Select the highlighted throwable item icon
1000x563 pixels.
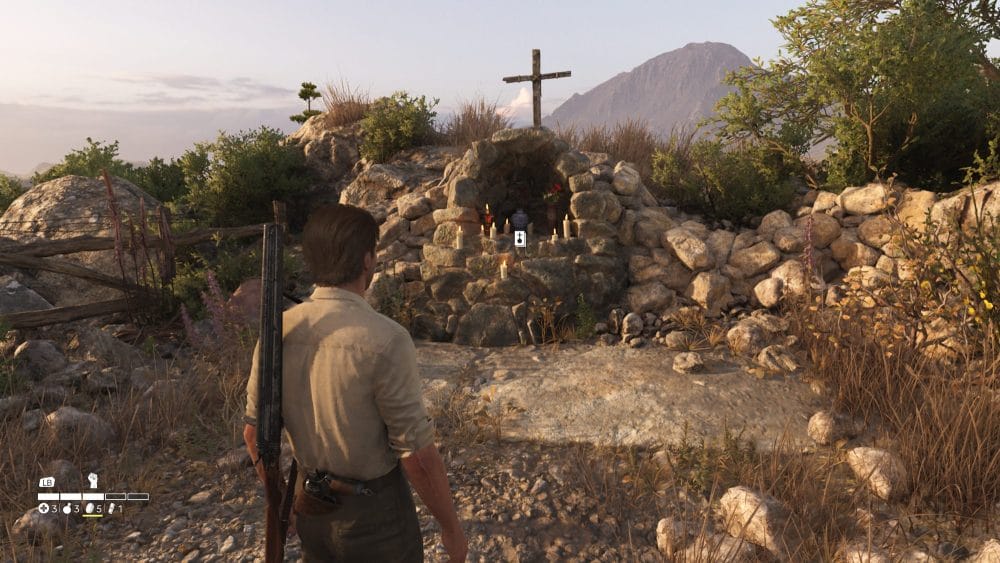coord(91,509)
